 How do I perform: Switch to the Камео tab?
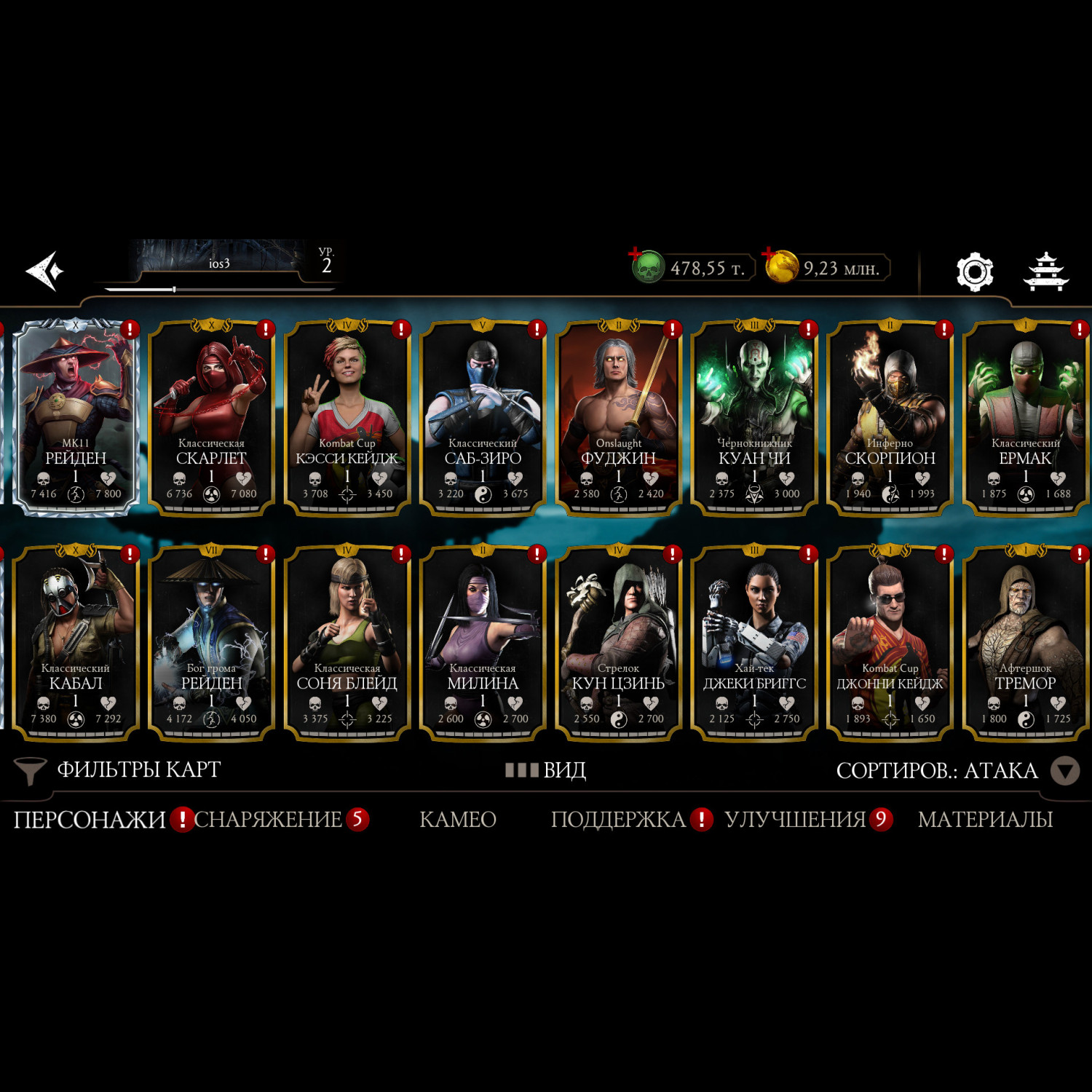tap(457, 820)
